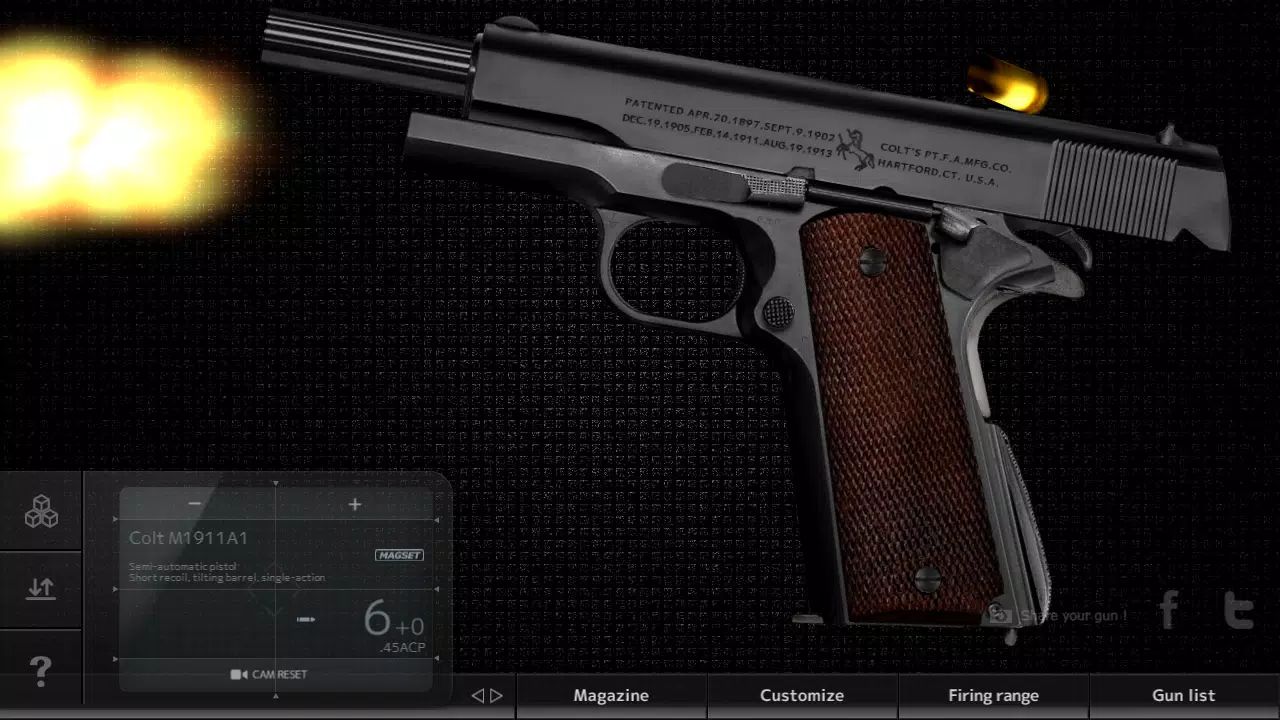Click the camera icon beside 'Share your gun !'
The image size is (1280, 720).
click(x=1000, y=616)
